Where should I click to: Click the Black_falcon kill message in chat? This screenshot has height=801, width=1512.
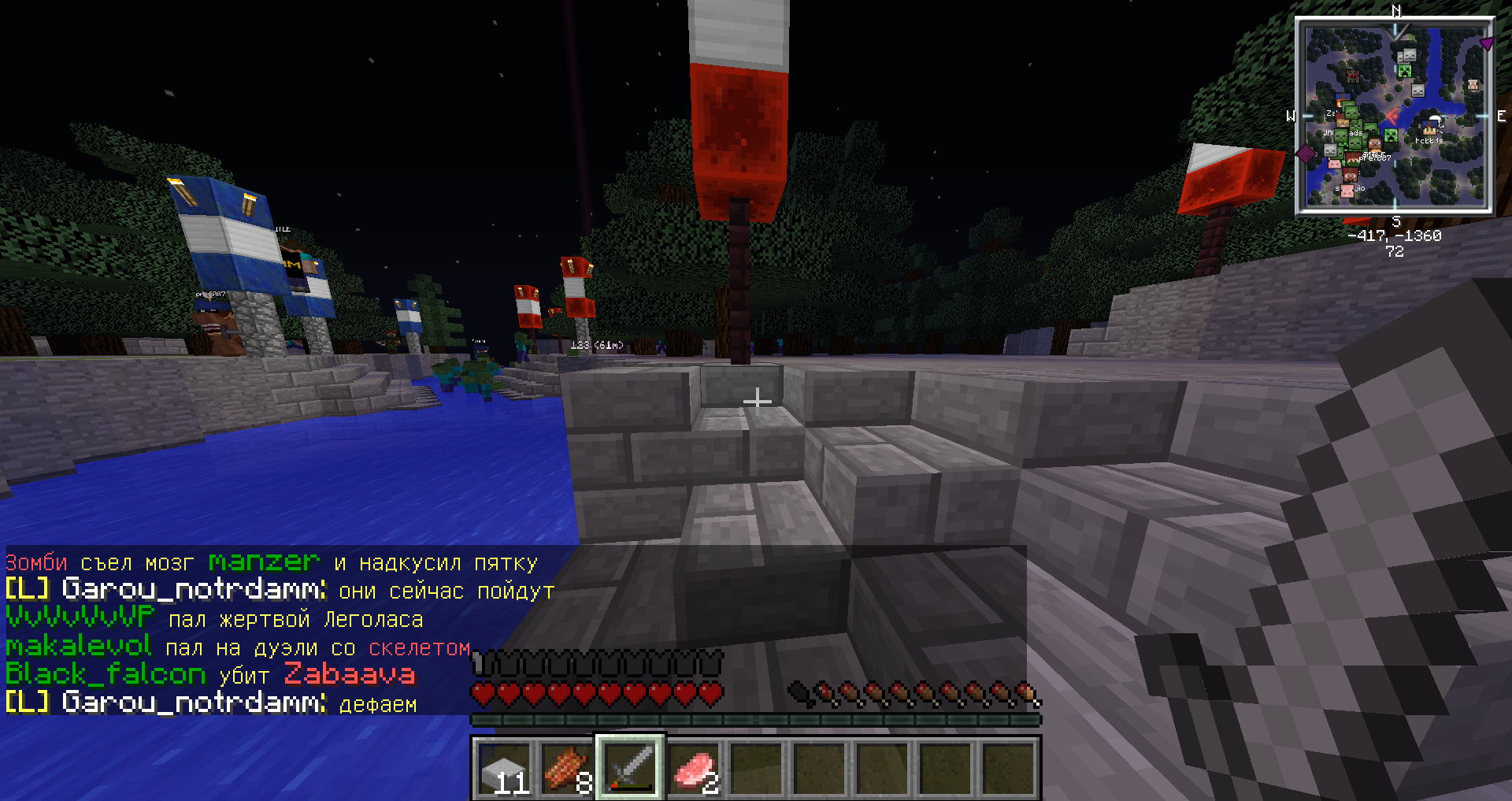[x=210, y=674]
